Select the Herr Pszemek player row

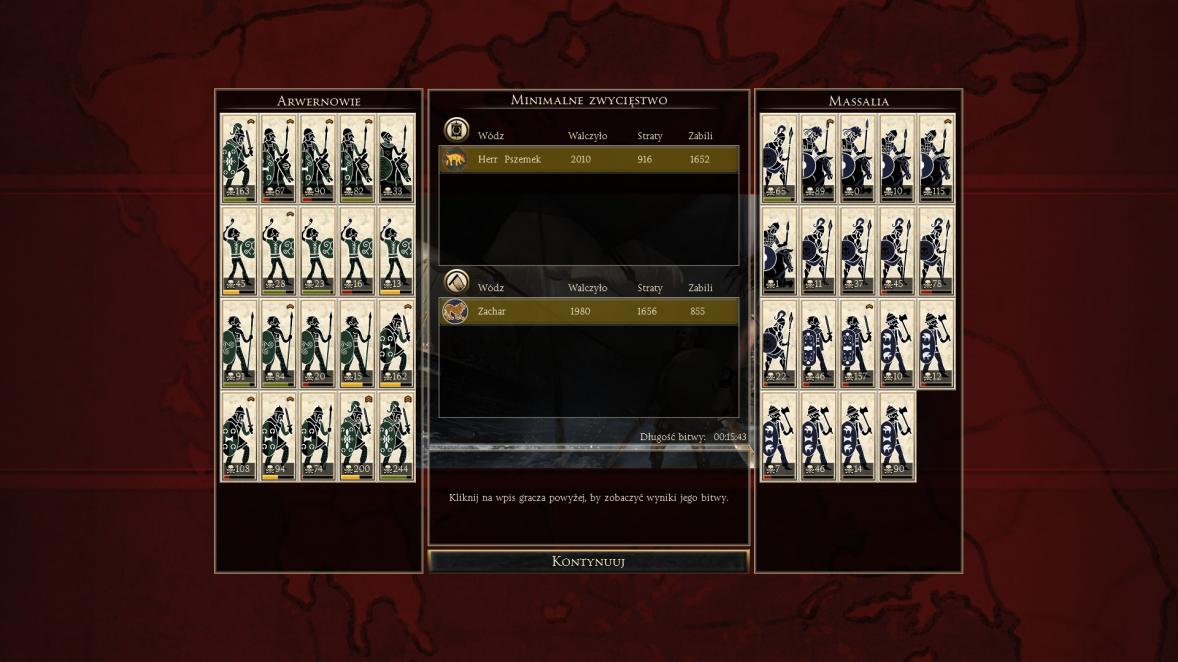click(x=589, y=159)
